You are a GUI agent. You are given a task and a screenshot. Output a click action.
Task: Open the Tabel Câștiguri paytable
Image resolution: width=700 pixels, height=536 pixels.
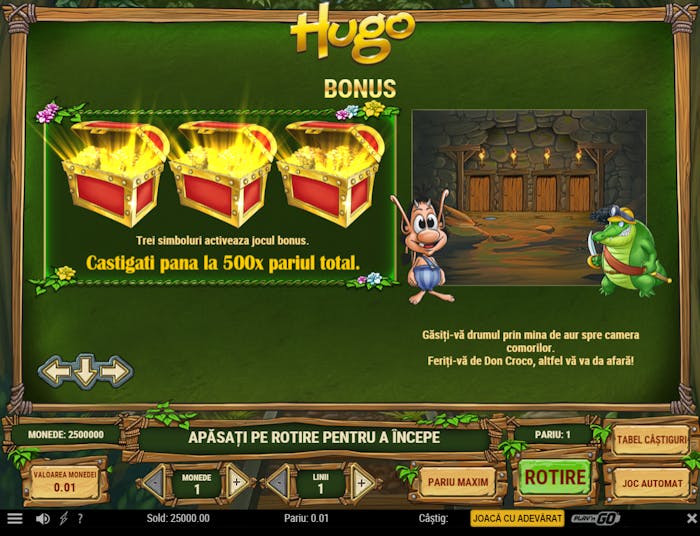point(651,439)
